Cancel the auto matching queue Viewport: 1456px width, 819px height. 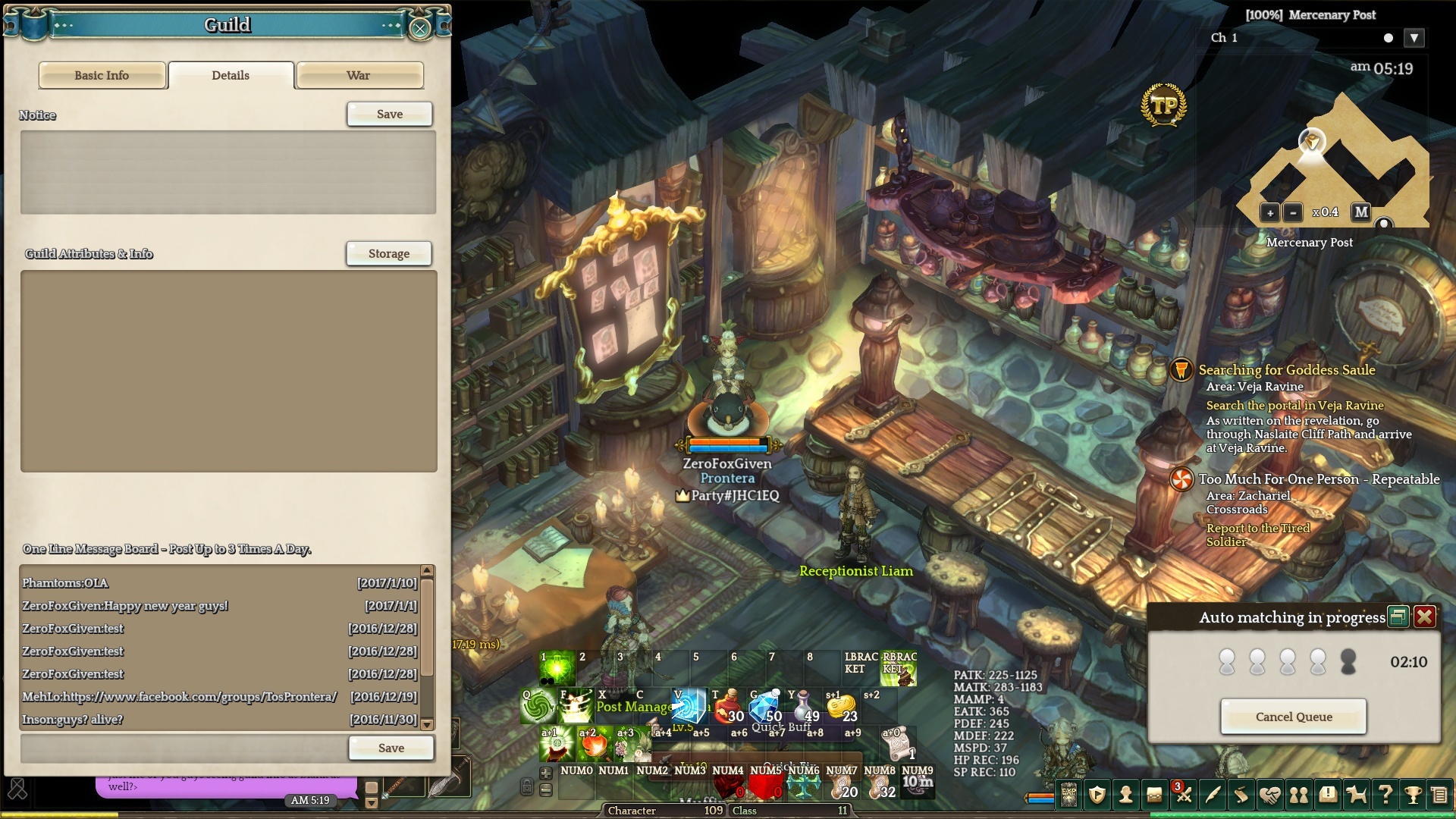1293,717
